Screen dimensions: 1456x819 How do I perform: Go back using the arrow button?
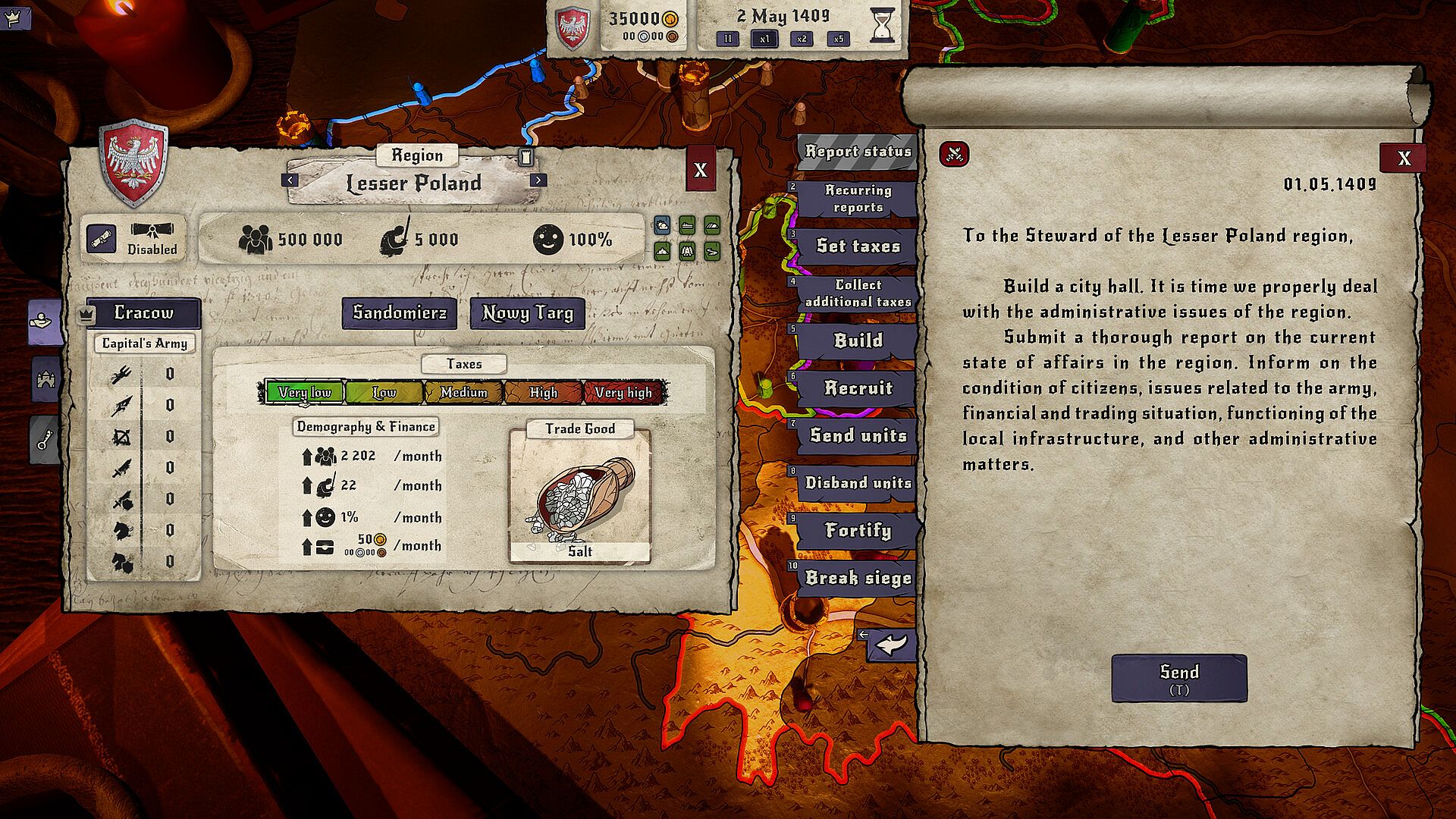coord(892,645)
